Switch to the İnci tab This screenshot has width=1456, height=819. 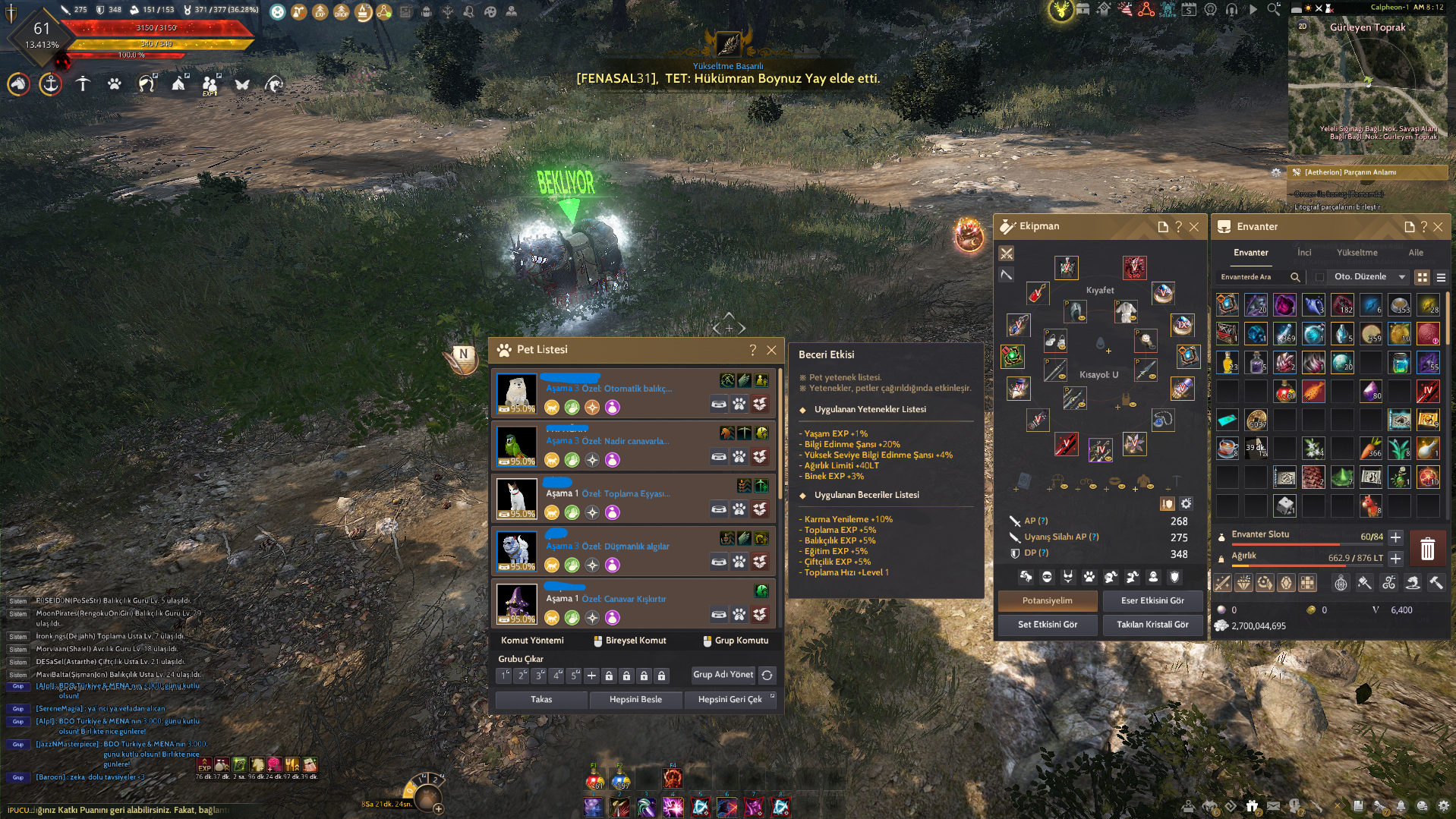click(1303, 253)
